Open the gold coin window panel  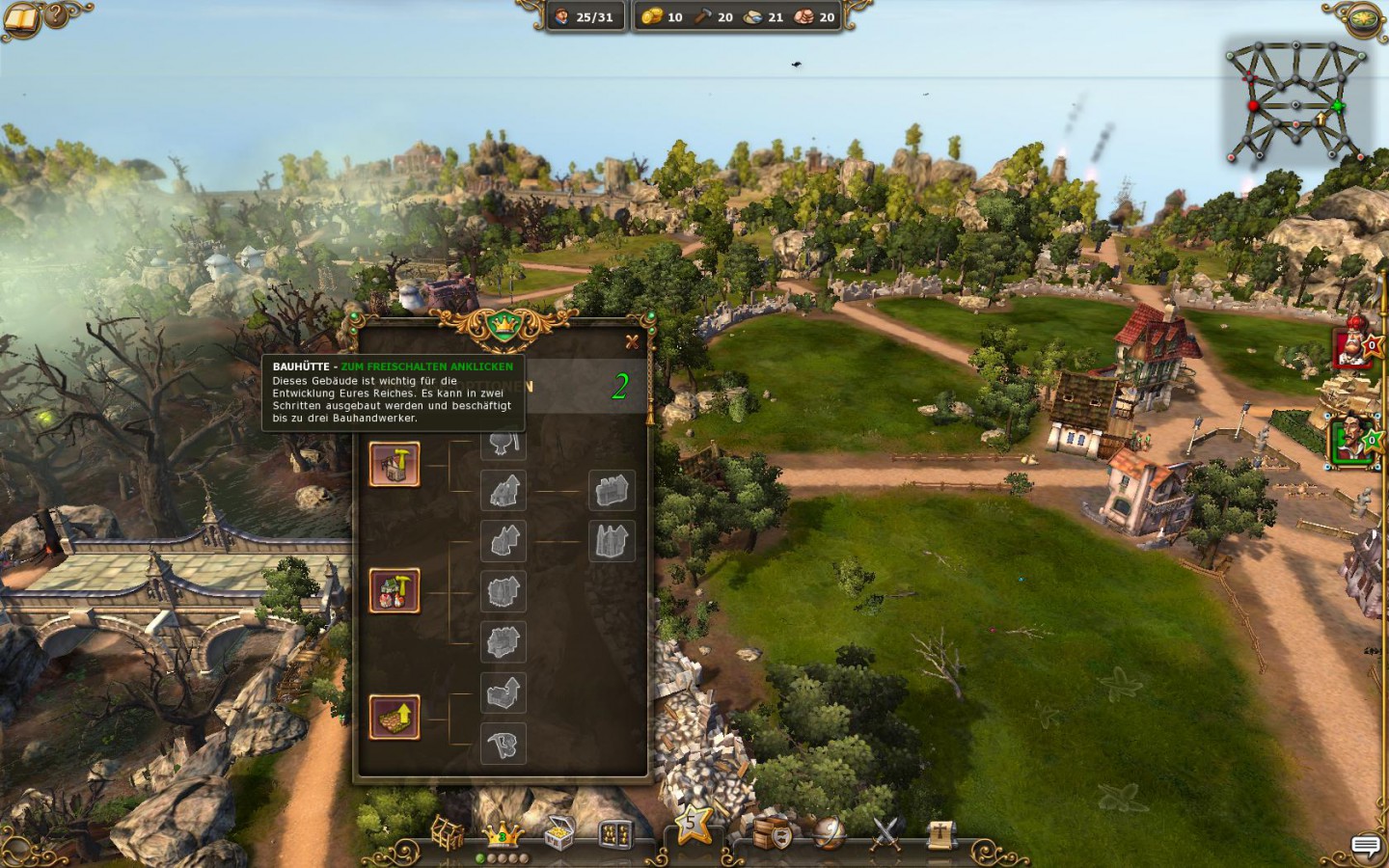[615, 833]
